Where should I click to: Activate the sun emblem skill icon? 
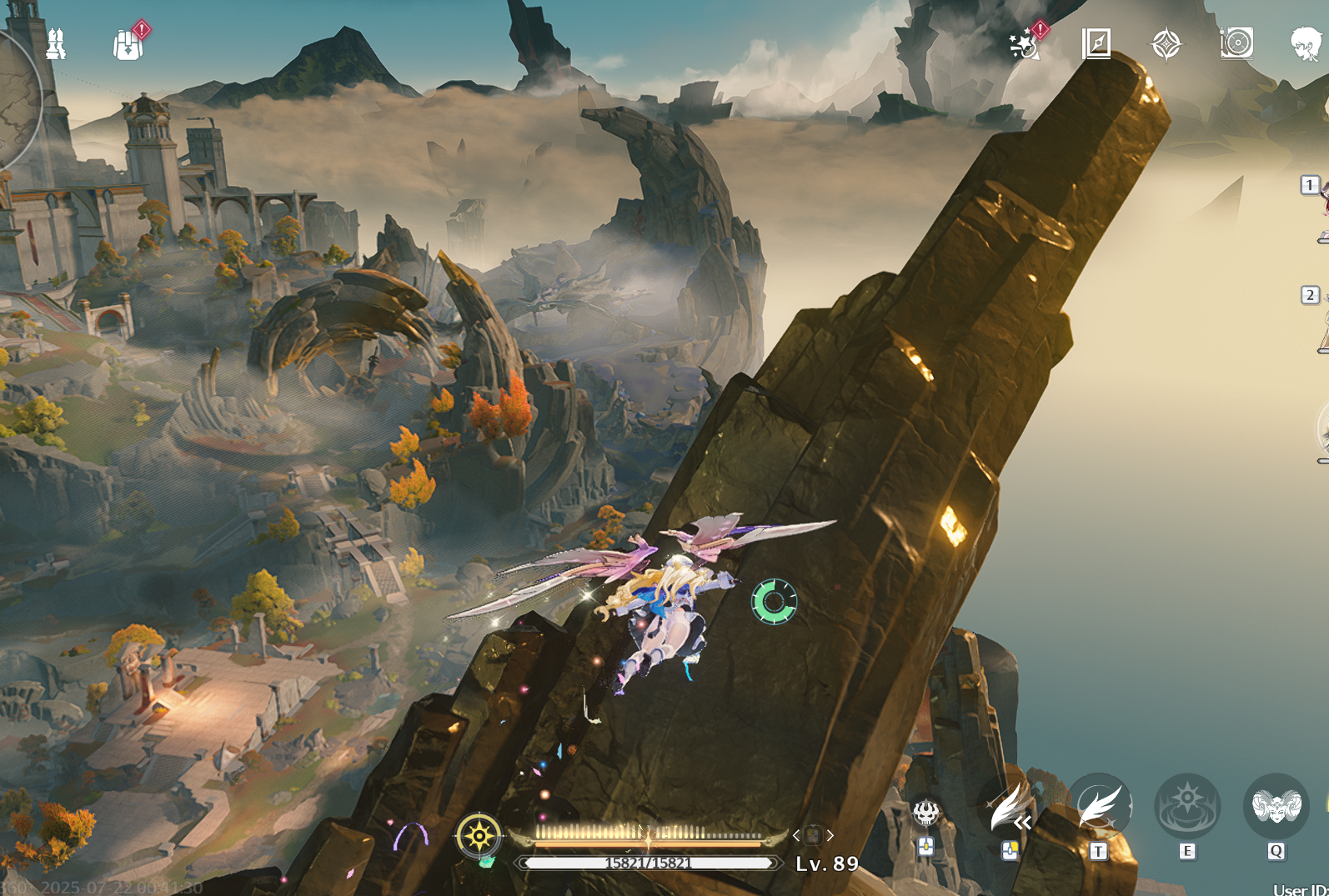pyautogui.click(x=1187, y=807)
